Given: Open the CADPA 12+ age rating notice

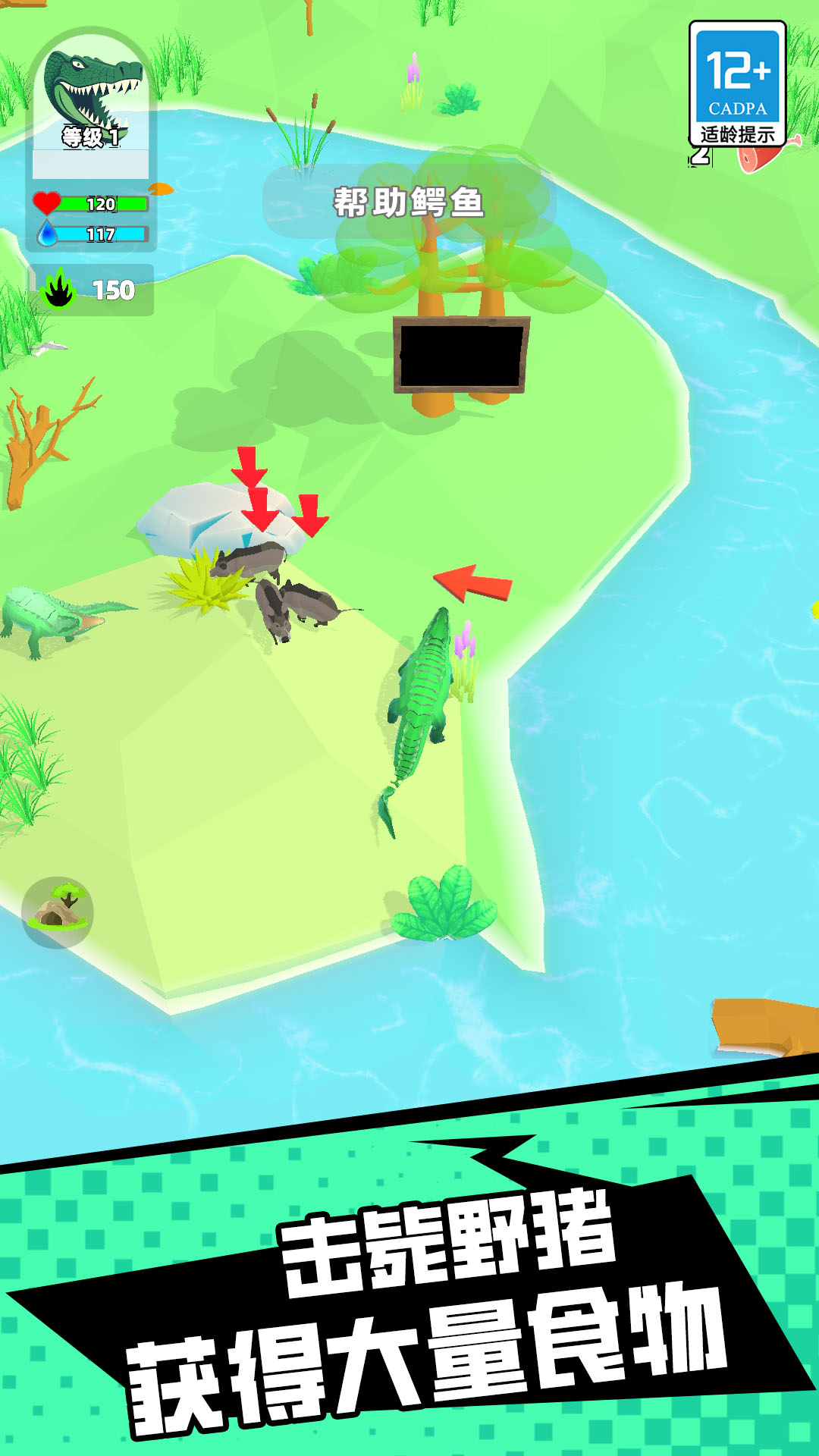Looking at the screenshot, I should (x=737, y=83).
